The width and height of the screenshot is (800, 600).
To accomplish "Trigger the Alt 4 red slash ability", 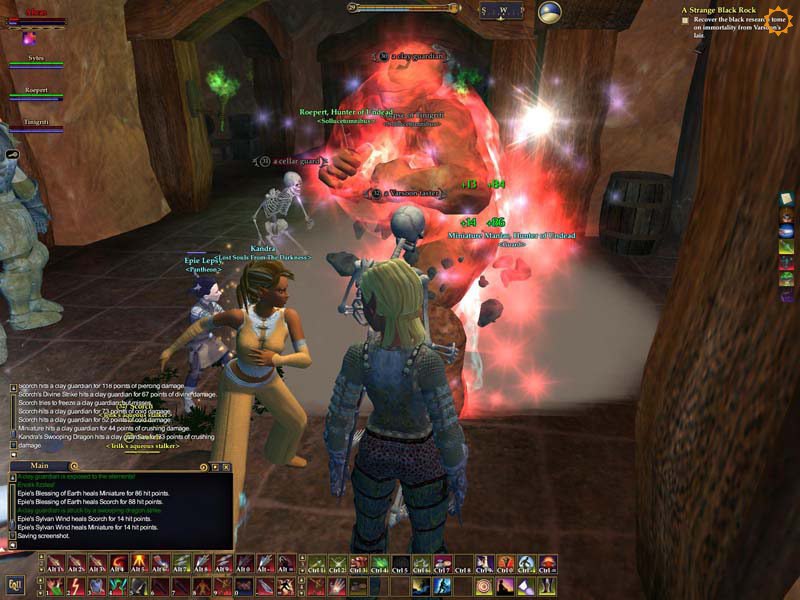I will pyautogui.click(x=118, y=563).
